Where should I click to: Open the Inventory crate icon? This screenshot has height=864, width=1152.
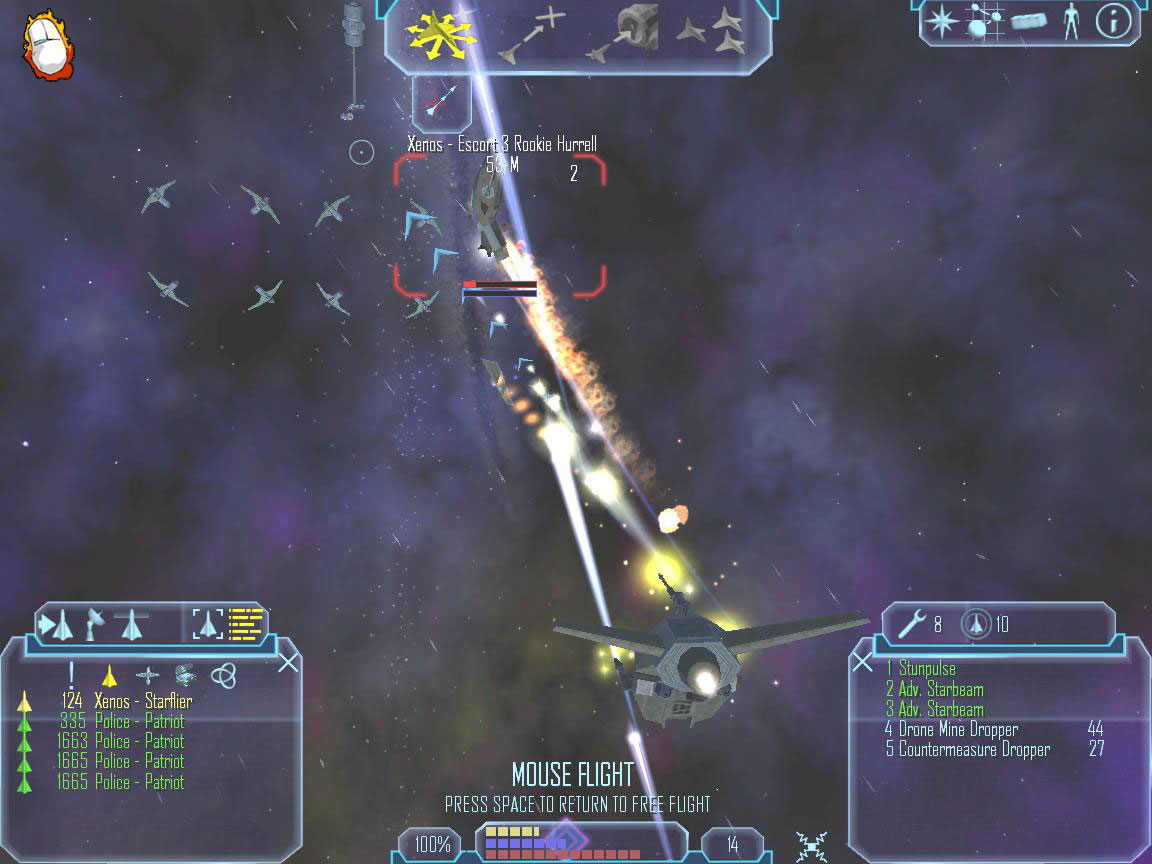pyautogui.click(x=1027, y=22)
